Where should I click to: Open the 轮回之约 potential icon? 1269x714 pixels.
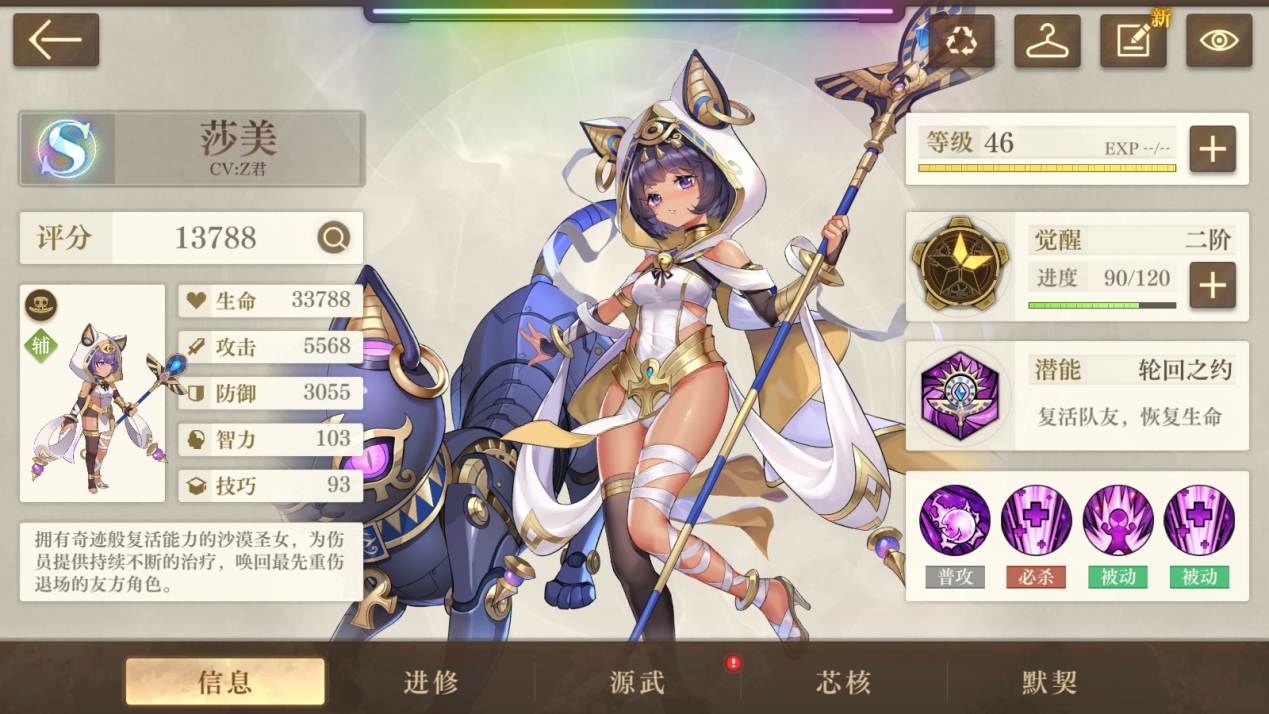pyautogui.click(x=959, y=395)
